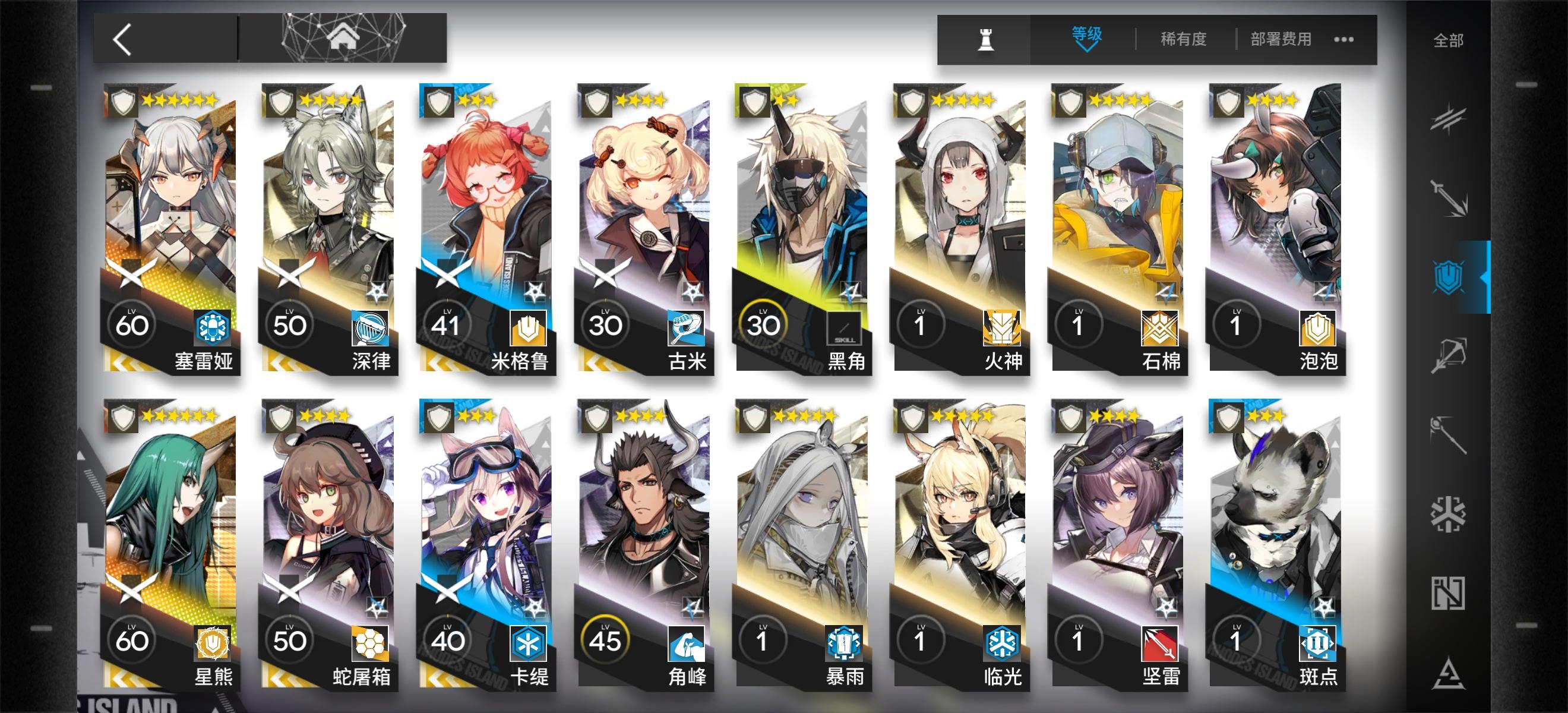Switch sorting to 部署费用

[x=1281, y=39]
